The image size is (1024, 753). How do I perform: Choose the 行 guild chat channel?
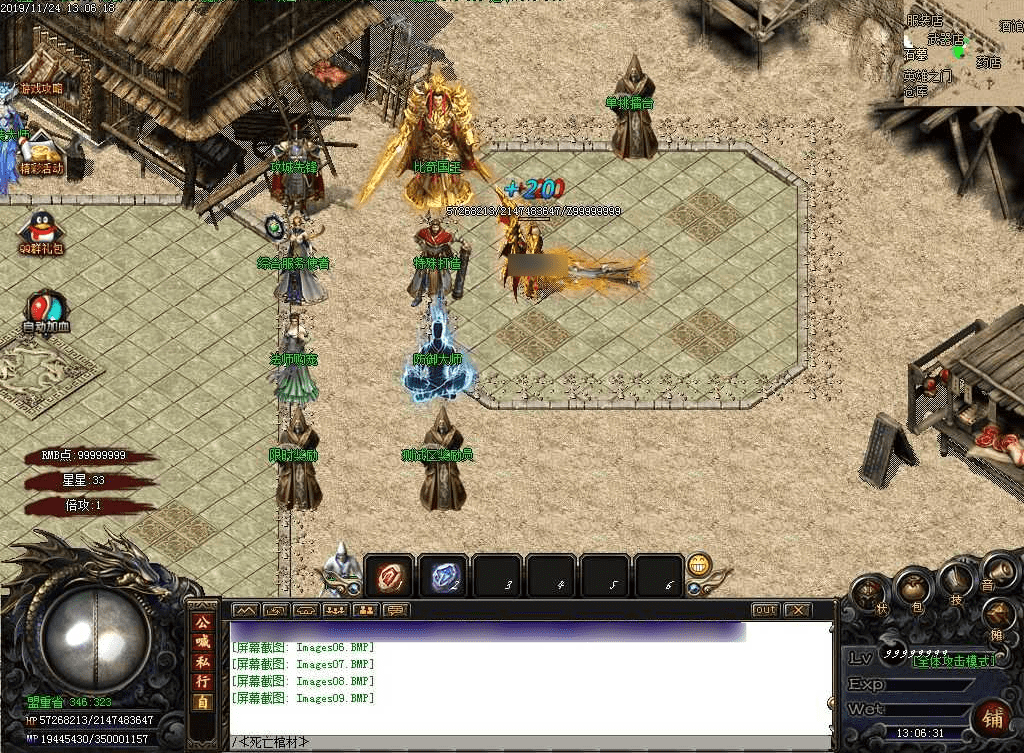pyautogui.click(x=203, y=683)
